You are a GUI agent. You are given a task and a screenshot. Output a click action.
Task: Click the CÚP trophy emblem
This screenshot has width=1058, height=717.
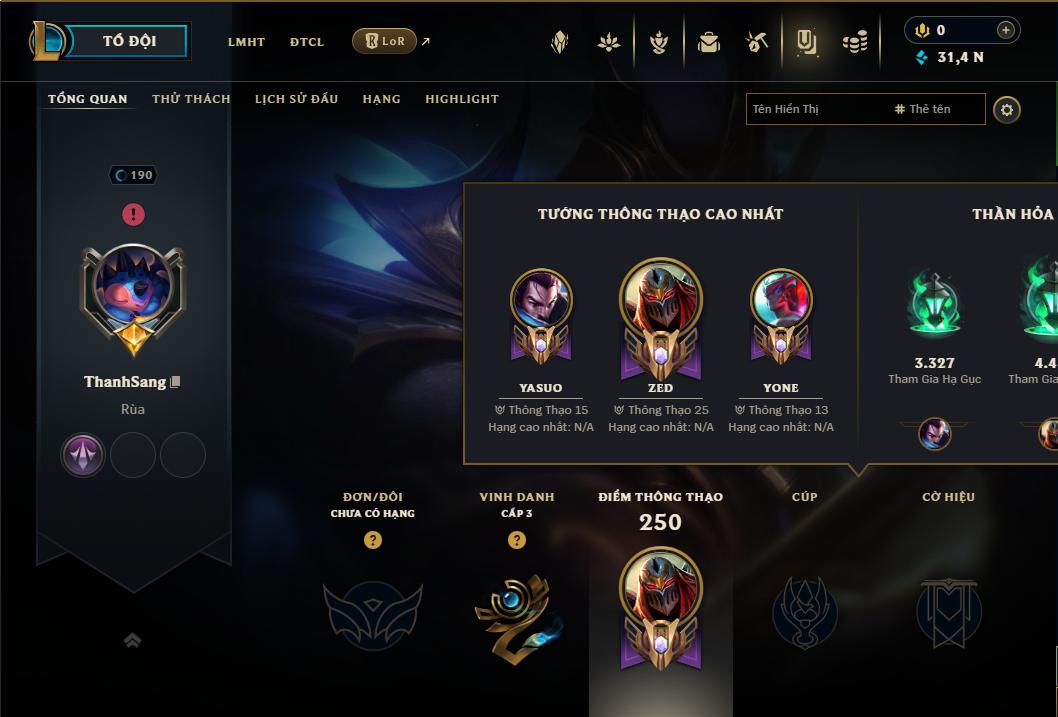click(x=804, y=612)
